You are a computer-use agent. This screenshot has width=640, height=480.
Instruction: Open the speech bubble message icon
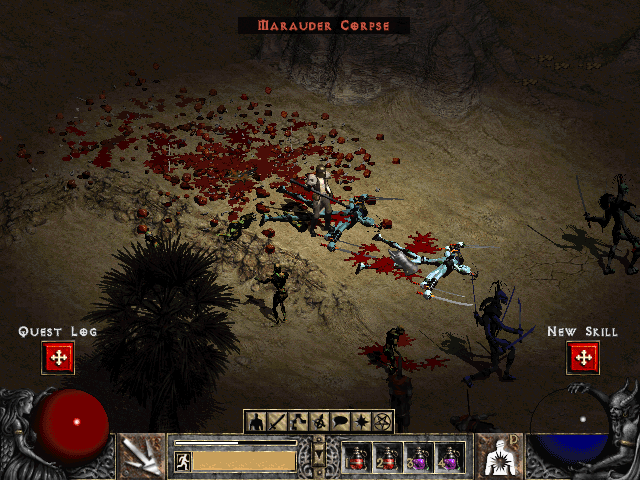pos(340,421)
